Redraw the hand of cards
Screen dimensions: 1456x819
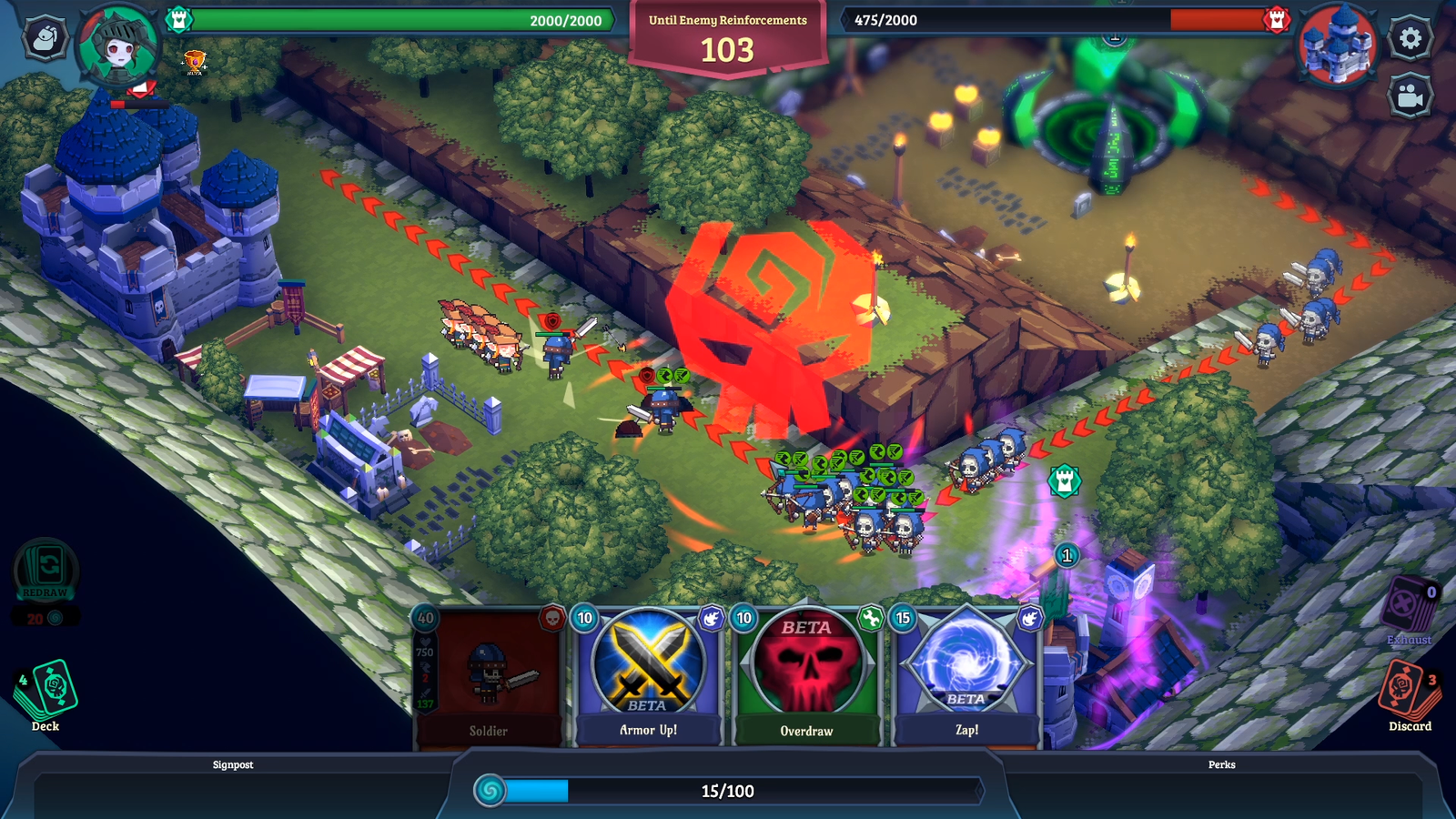(45, 571)
